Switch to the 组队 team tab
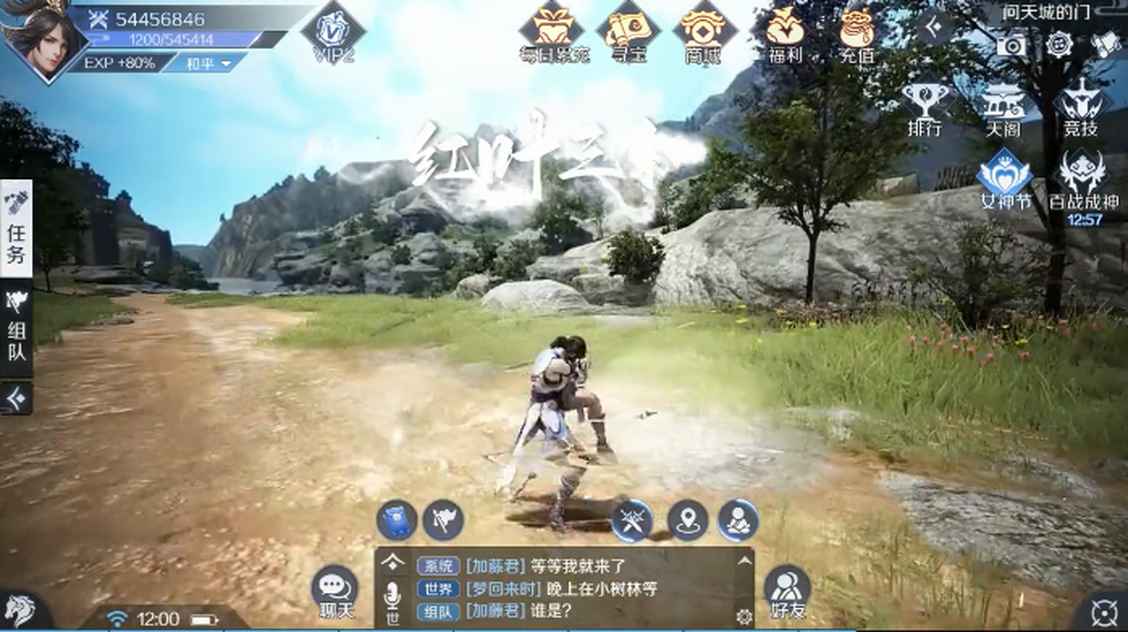The image size is (1128, 632). point(17,329)
